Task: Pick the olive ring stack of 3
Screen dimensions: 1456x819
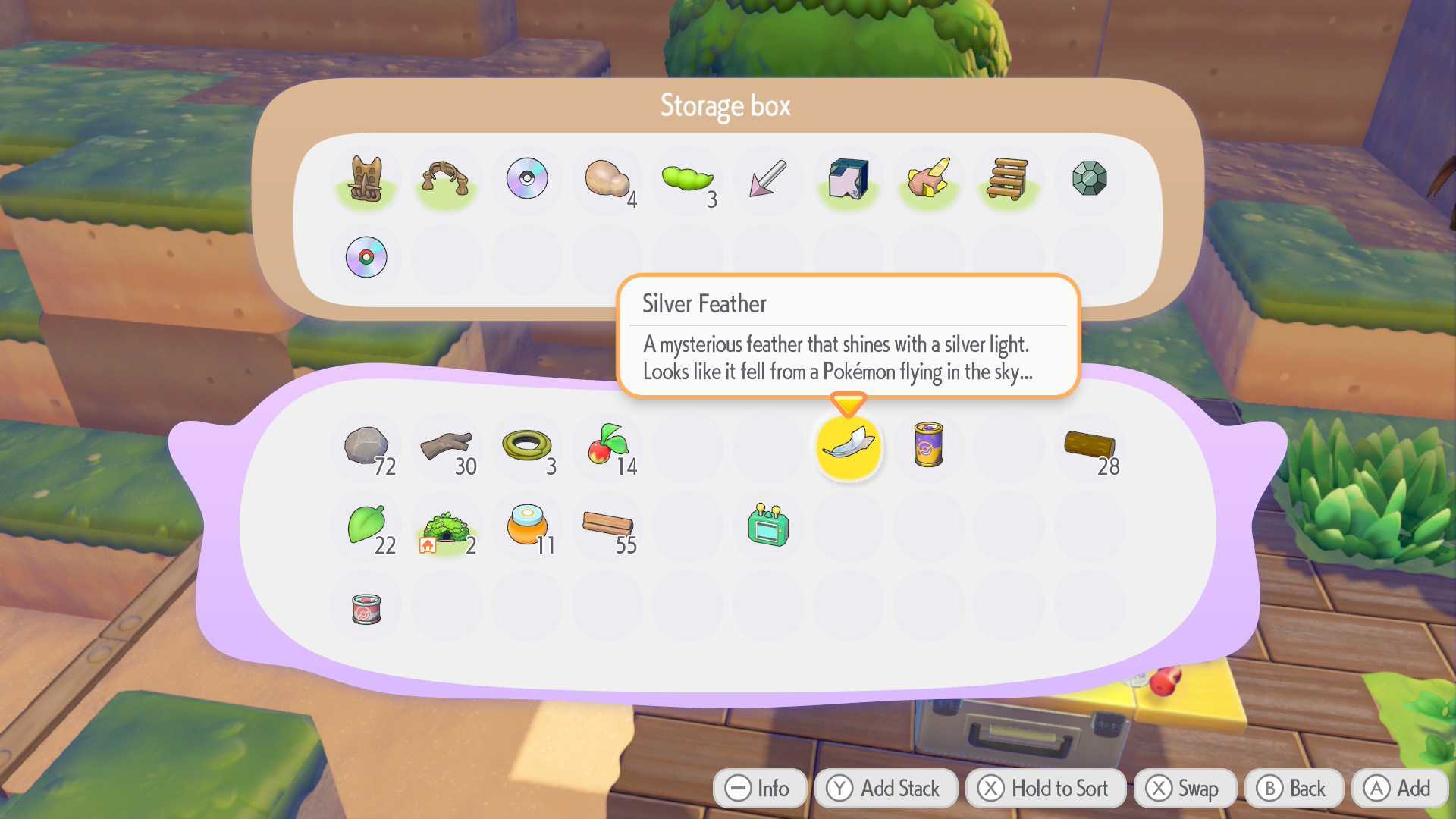Action: tap(527, 447)
